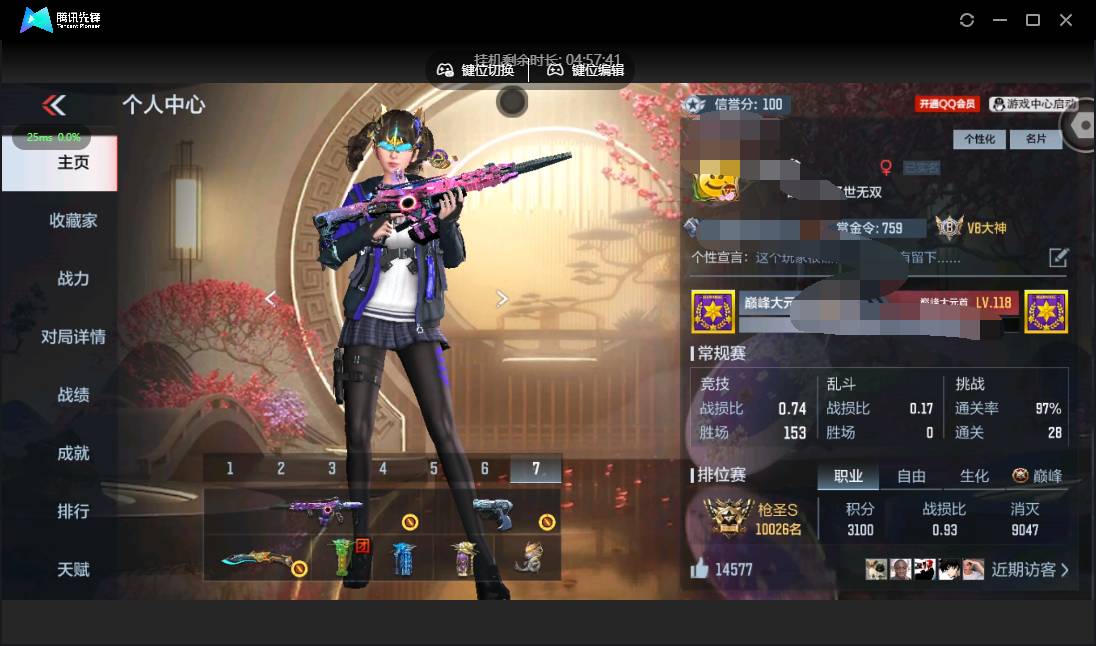
Task: View the 成就 achievements page
Action: [x=73, y=453]
